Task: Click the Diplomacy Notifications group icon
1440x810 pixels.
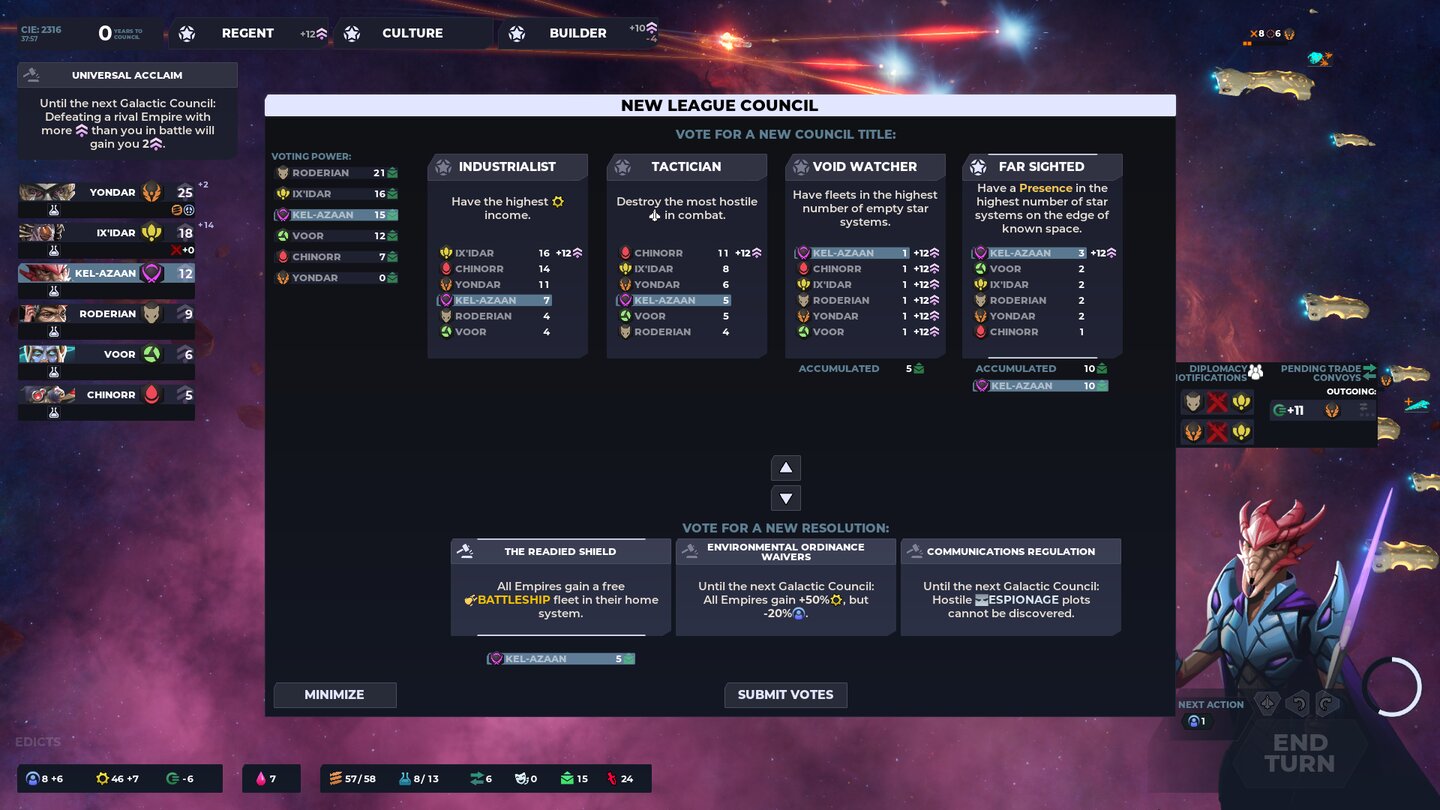Action: 1255,372
